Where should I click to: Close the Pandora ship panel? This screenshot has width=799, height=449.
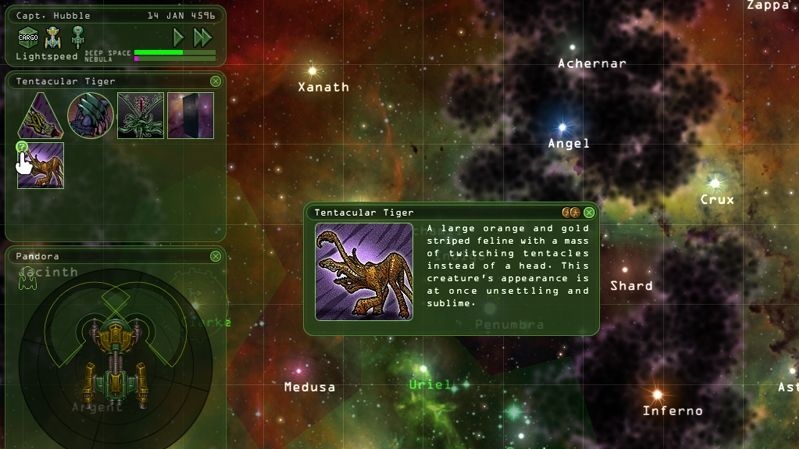(x=216, y=256)
